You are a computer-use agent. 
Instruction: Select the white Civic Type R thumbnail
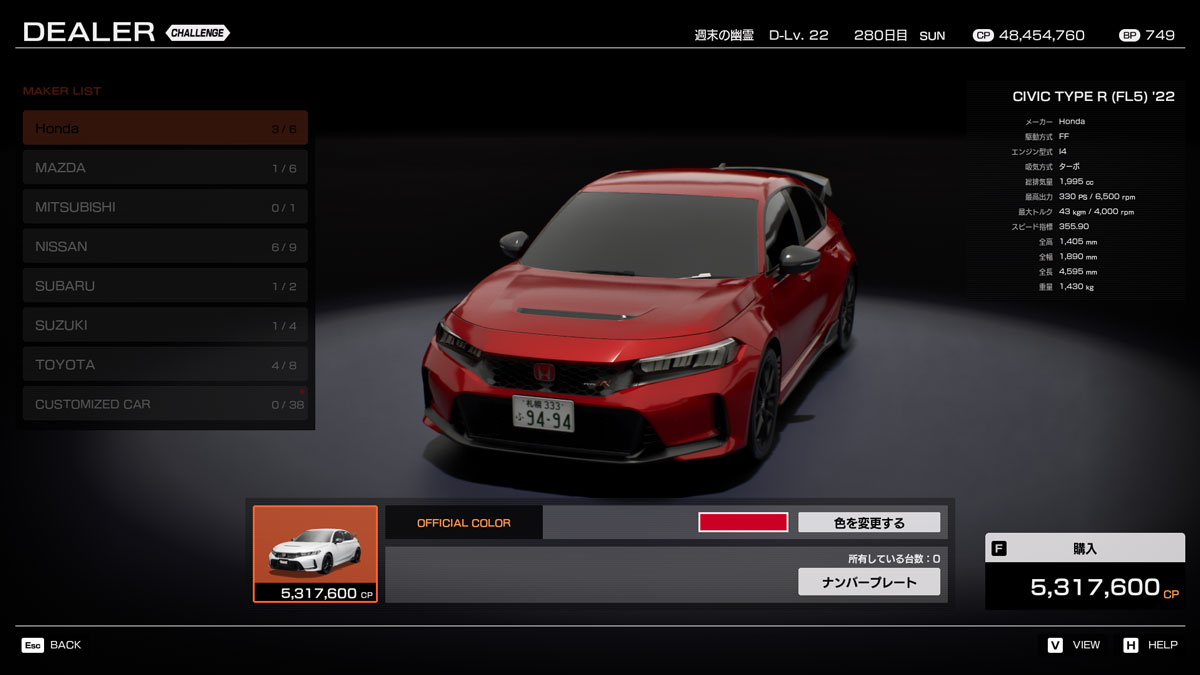click(x=315, y=554)
